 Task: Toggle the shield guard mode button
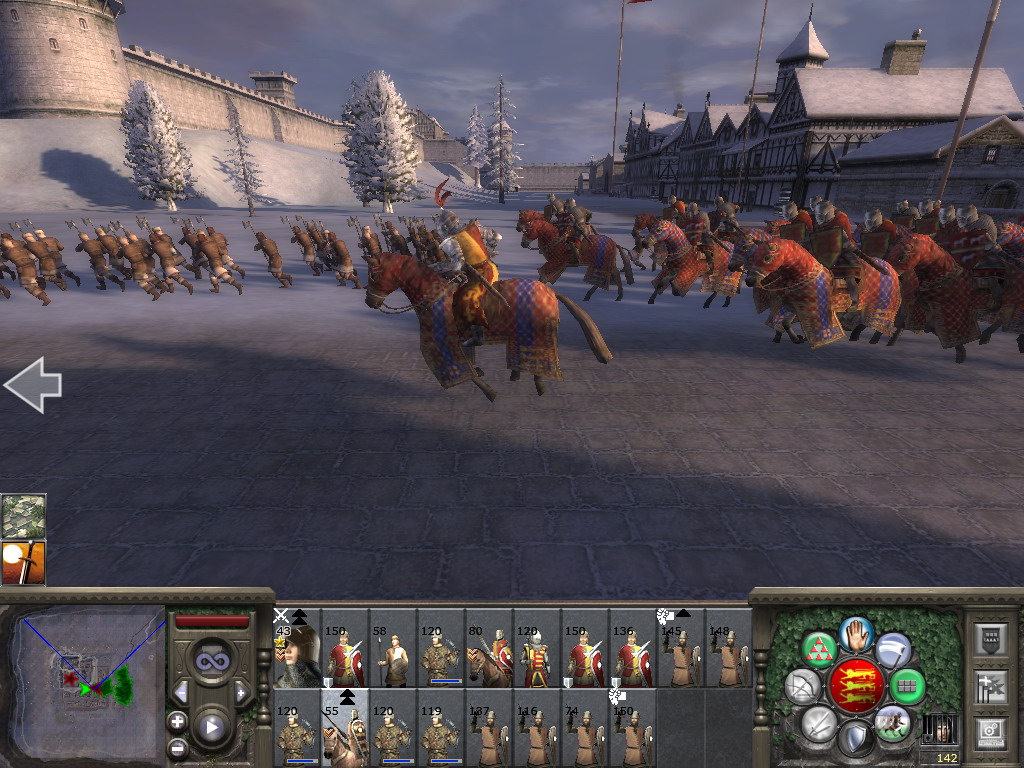(x=855, y=740)
